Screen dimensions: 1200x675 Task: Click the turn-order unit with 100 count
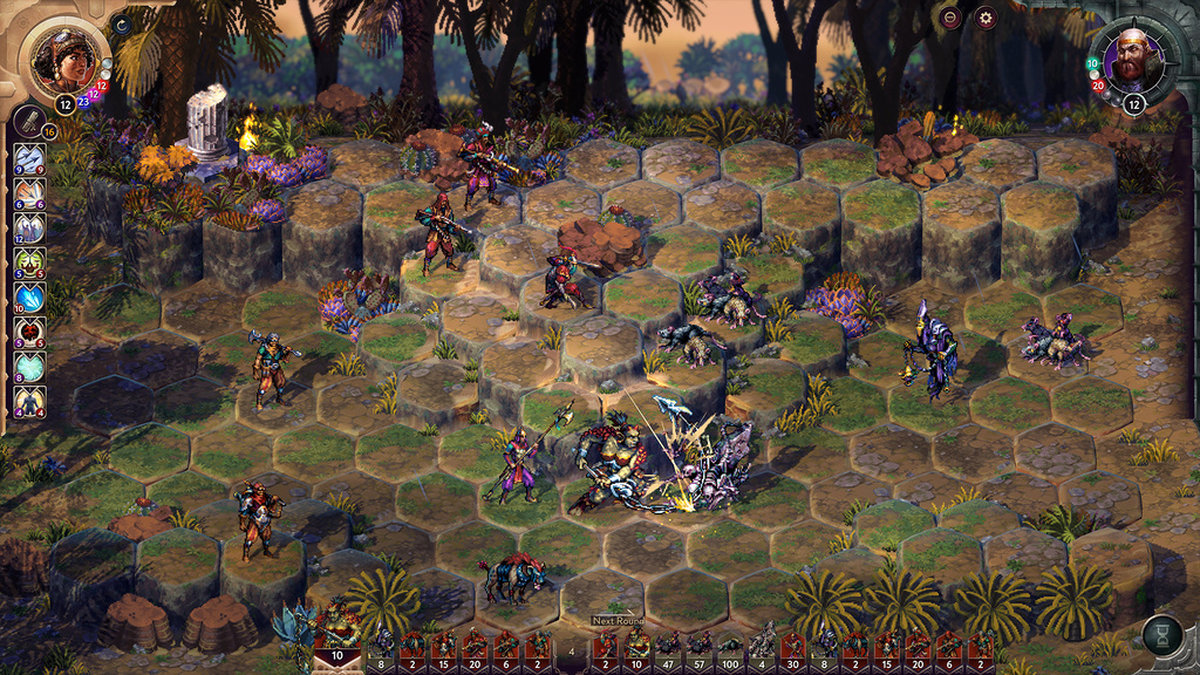731,646
